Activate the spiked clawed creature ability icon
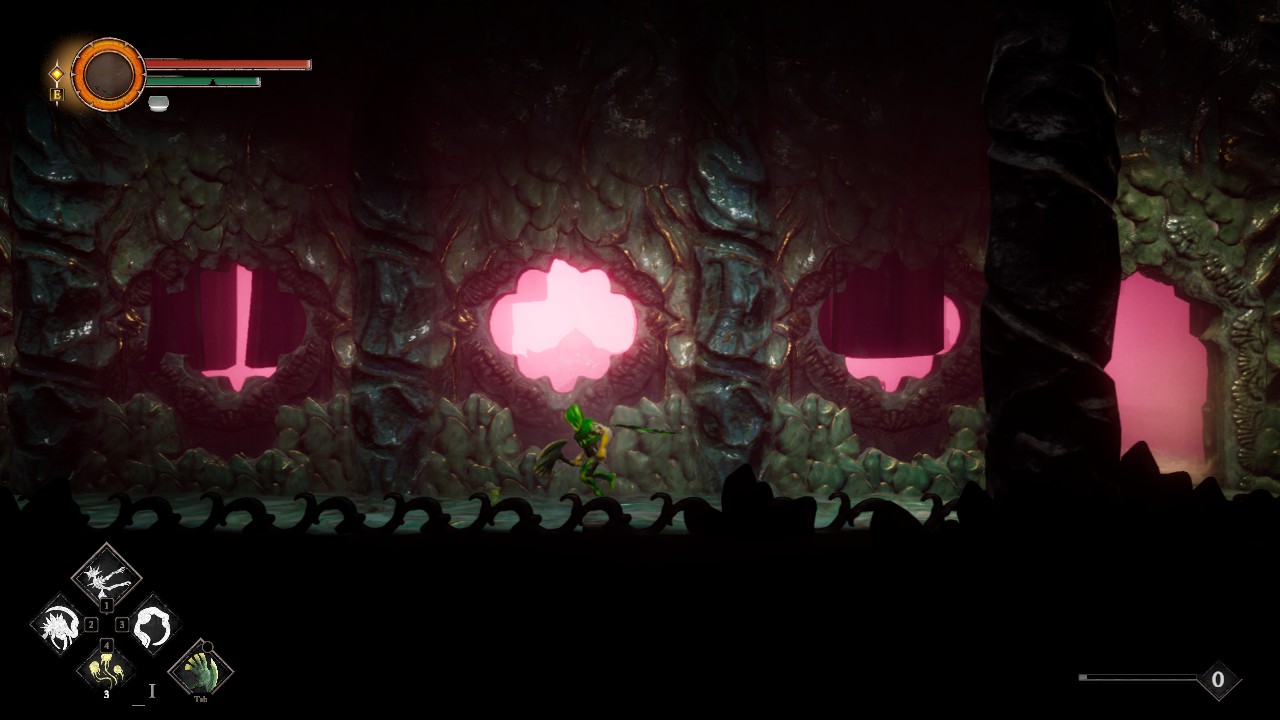 point(106,575)
